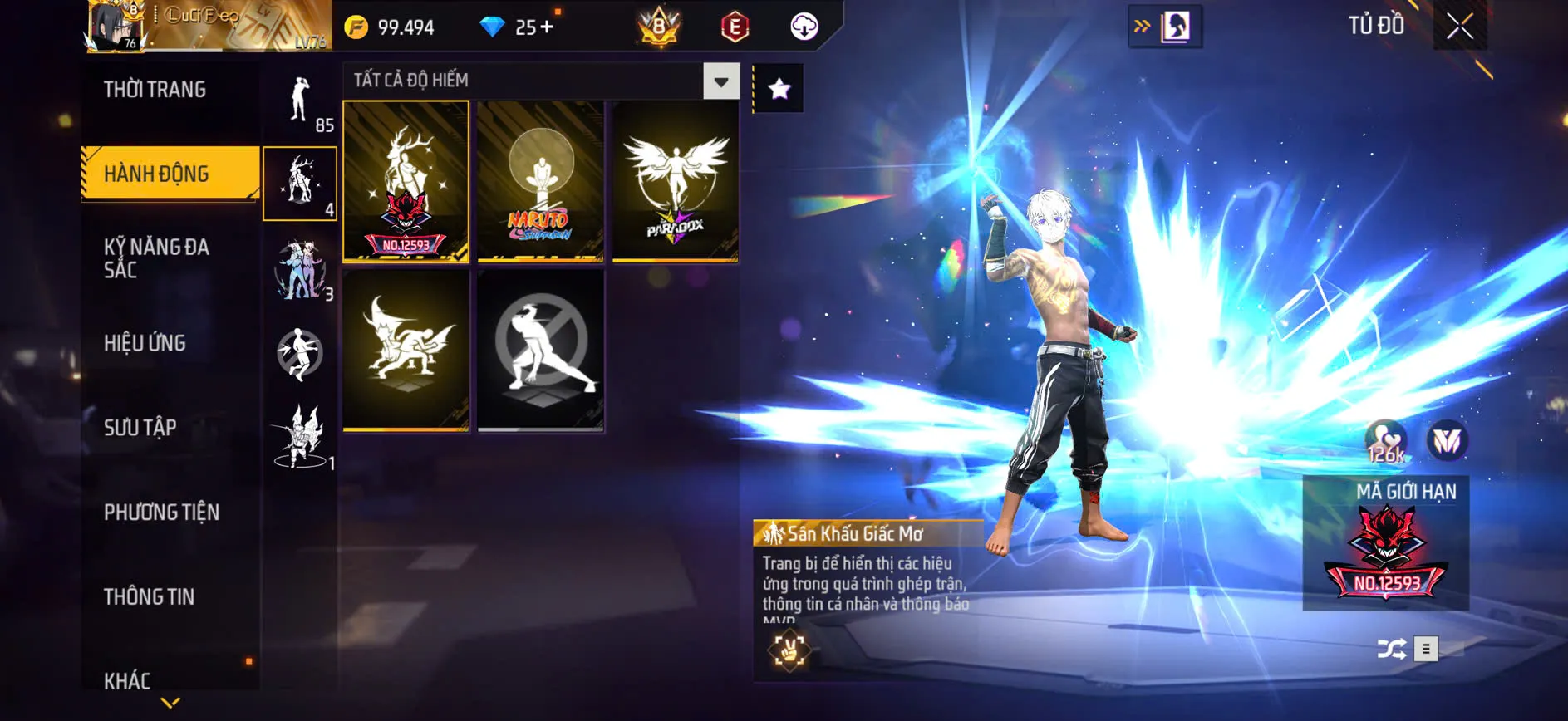The image size is (1568, 721).
Task: Click the character preview card icon near TỦ ĐỒ
Action: [x=1177, y=26]
